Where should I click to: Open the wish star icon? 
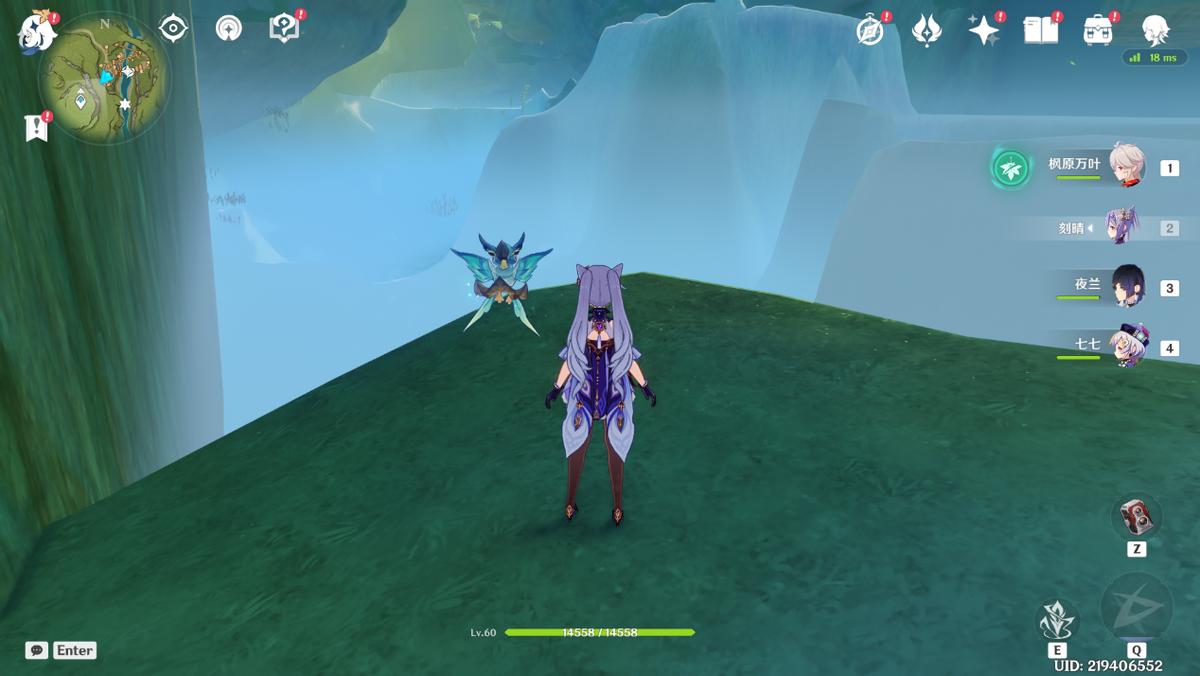(x=984, y=30)
